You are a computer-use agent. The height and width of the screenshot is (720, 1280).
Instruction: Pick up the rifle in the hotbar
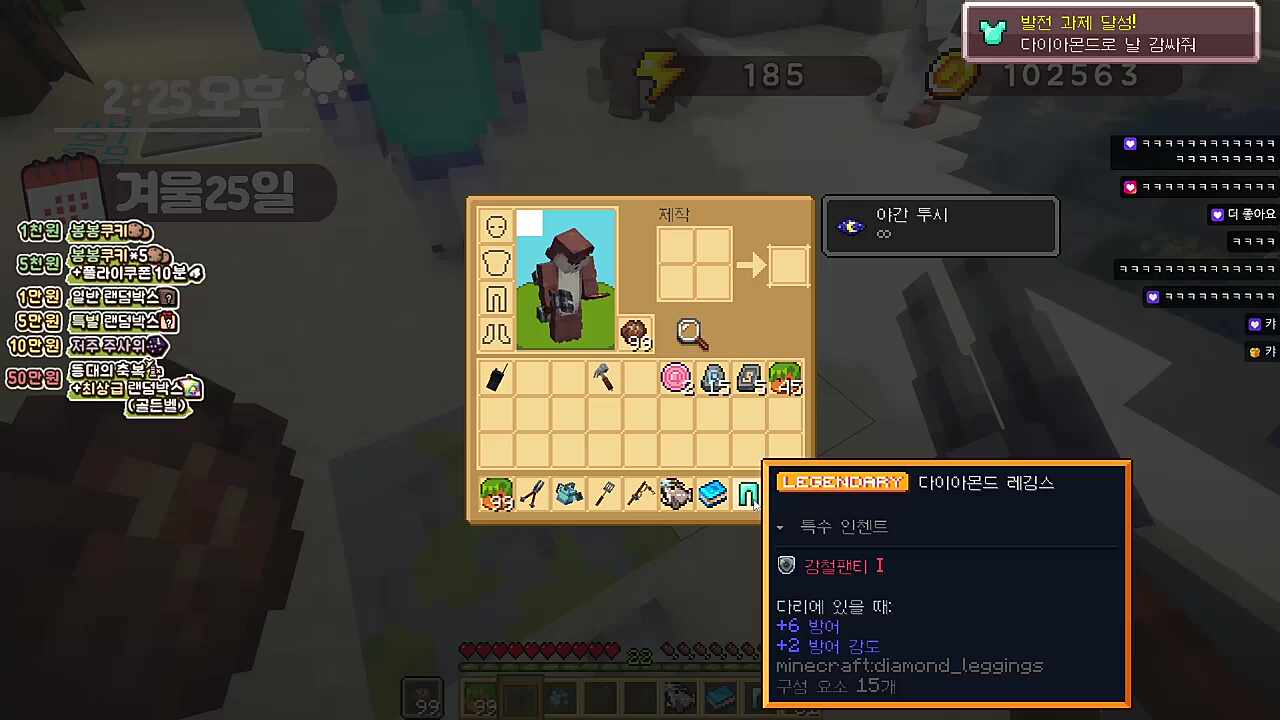point(640,493)
